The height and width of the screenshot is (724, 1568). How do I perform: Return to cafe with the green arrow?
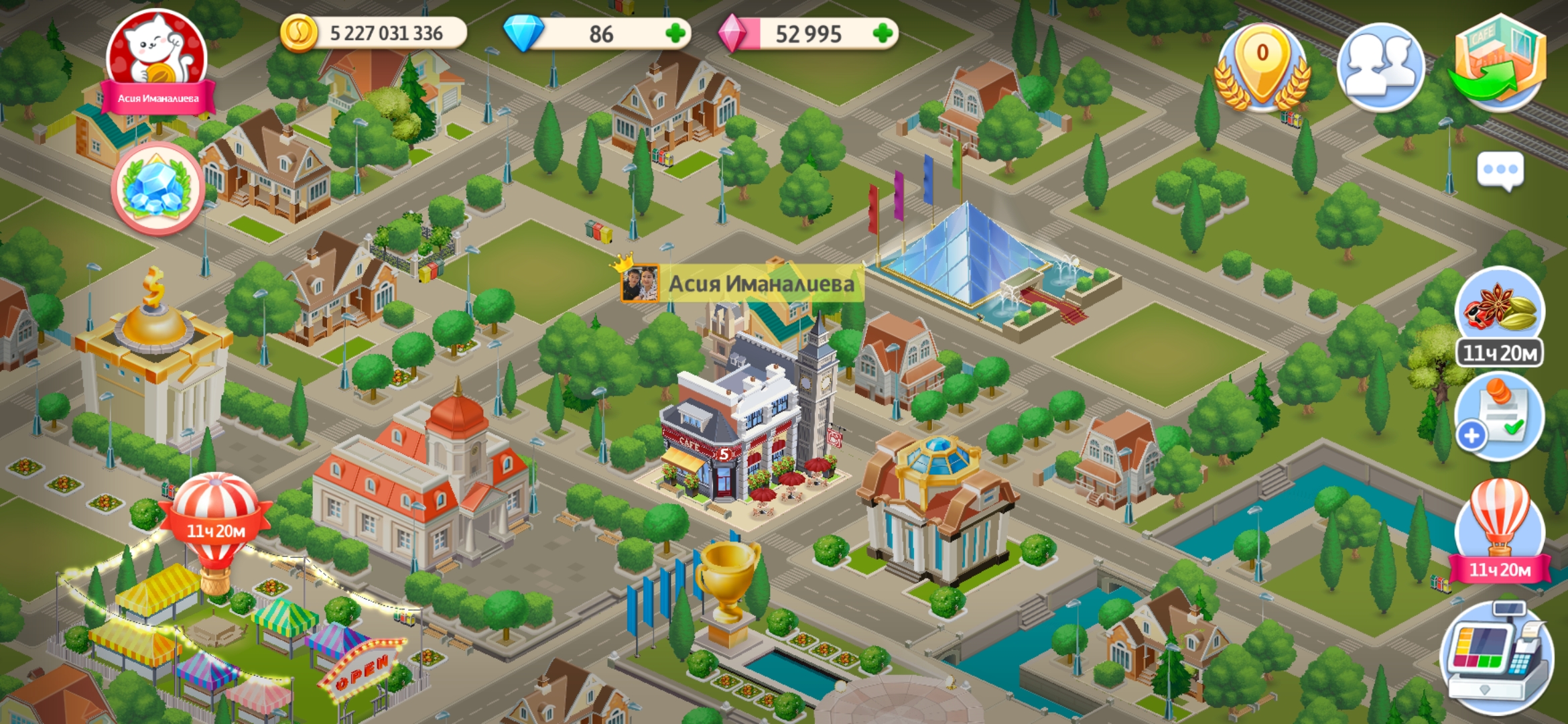click(x=1498, y=64)
